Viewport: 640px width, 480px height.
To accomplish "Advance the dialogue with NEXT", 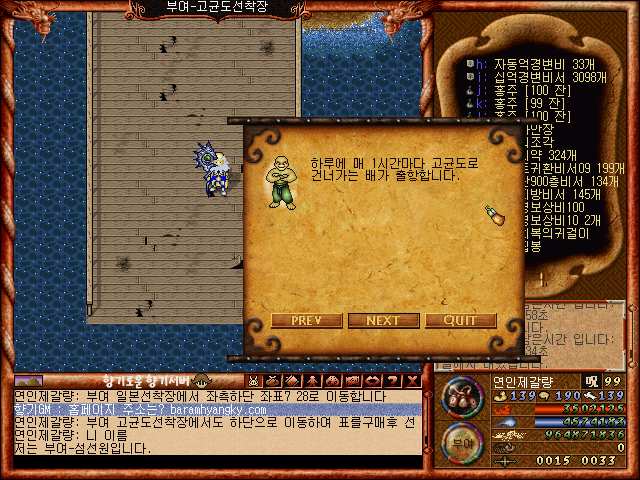I will [x=384, y=321].
